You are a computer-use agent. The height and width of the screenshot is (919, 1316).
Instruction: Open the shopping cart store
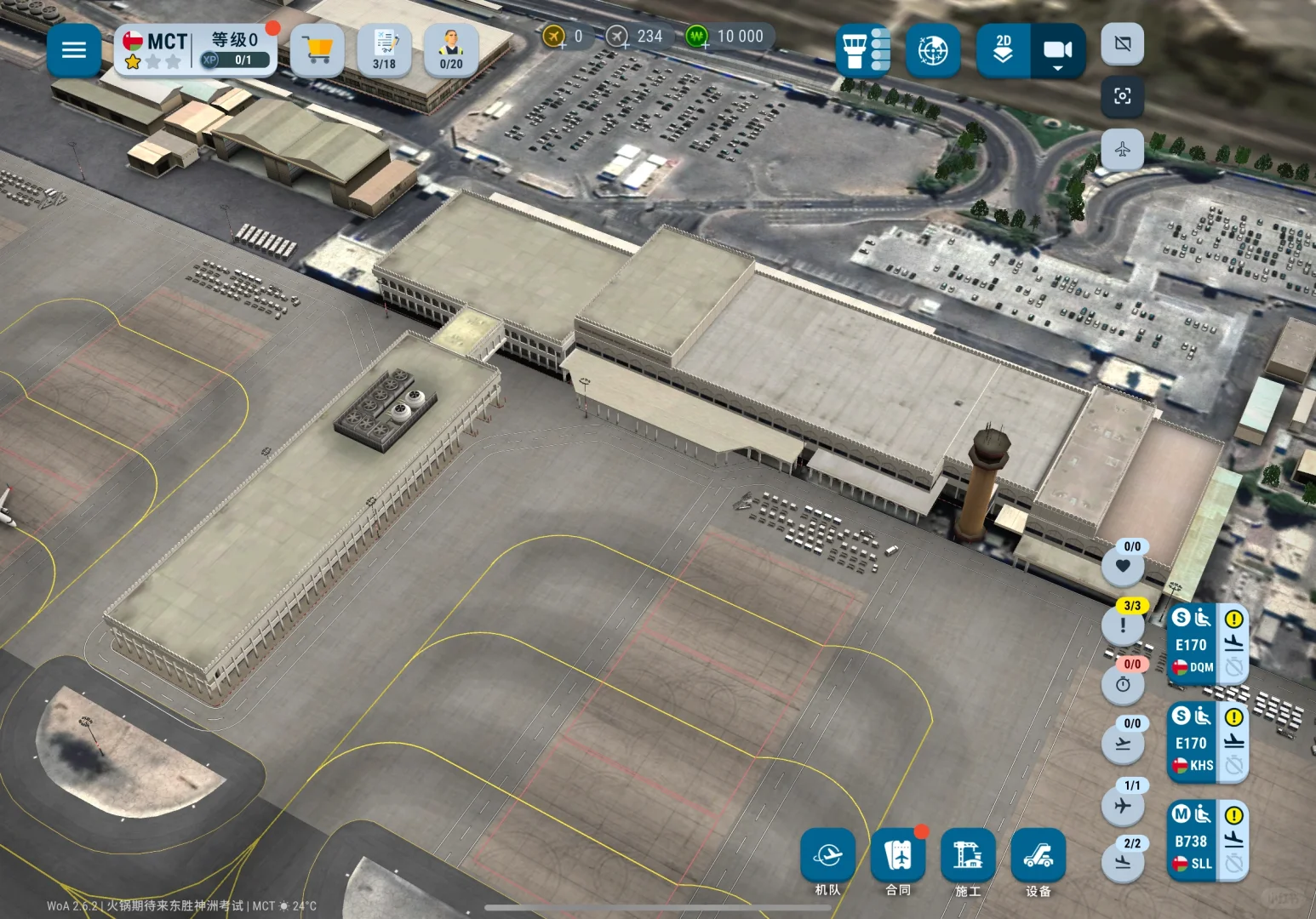318,50
